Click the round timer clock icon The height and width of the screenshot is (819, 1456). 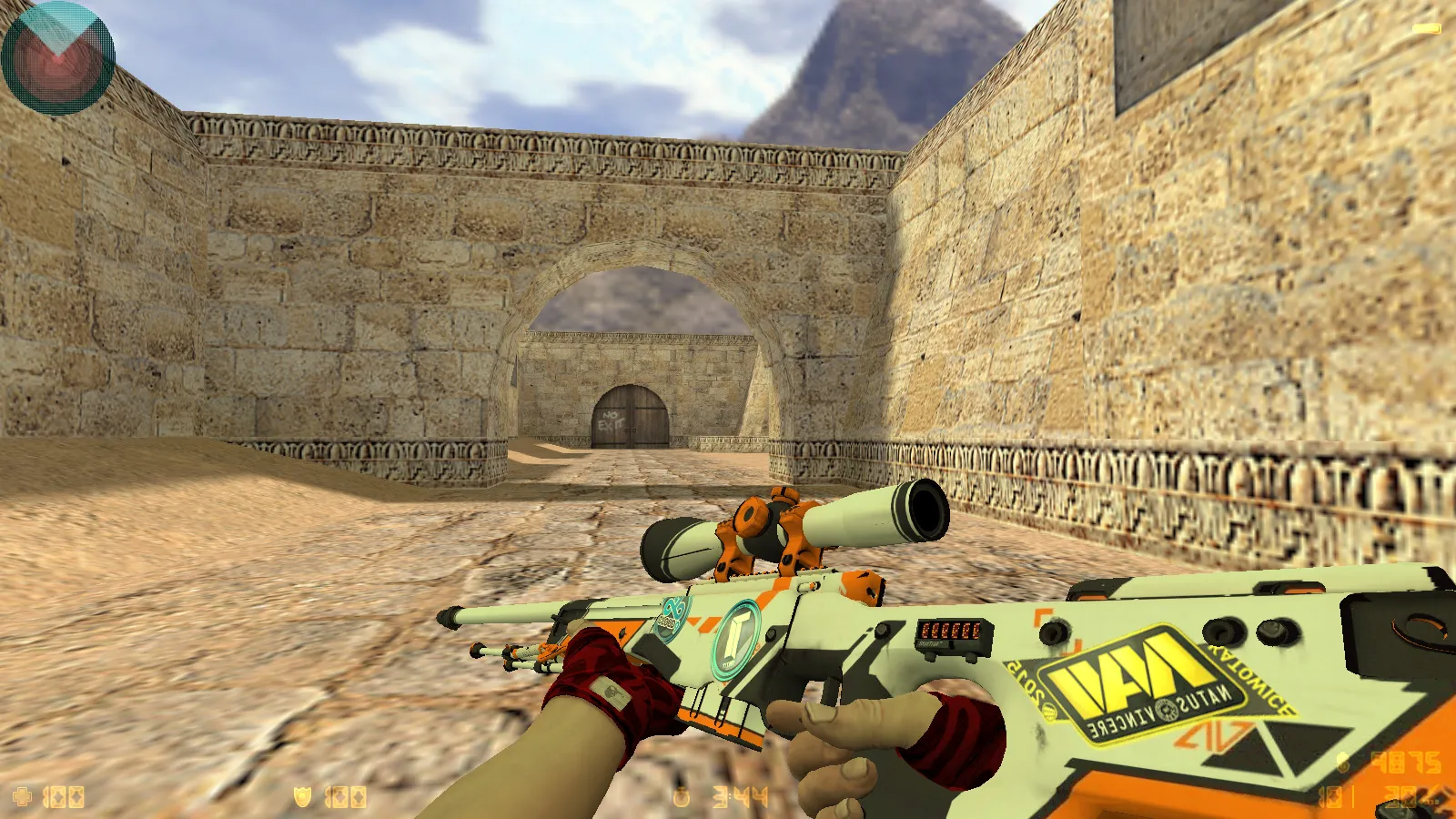pyautogui.click(x=680, y=797)
